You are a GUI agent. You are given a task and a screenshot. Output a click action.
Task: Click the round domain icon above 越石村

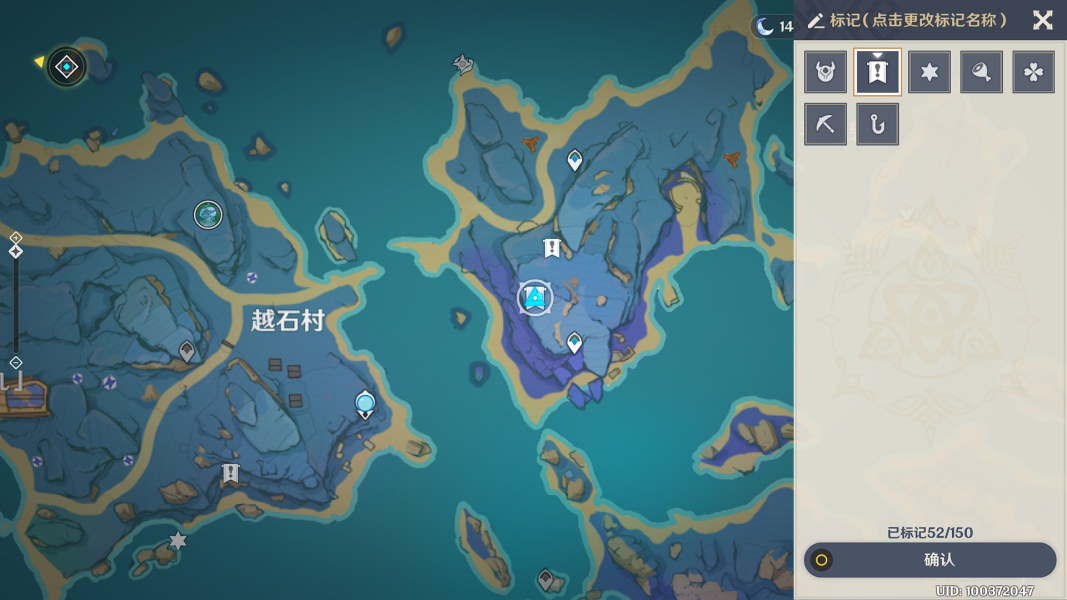coord(208,214)
